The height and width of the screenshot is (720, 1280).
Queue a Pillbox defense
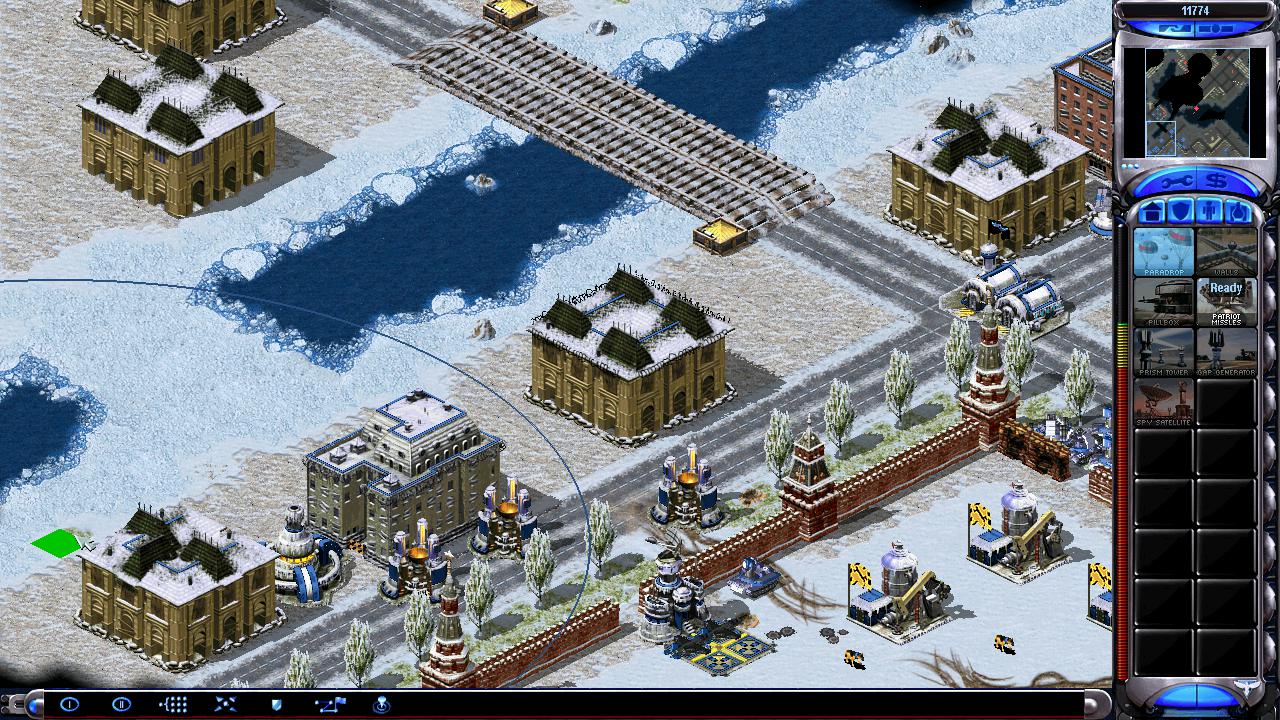(1163, 302)
